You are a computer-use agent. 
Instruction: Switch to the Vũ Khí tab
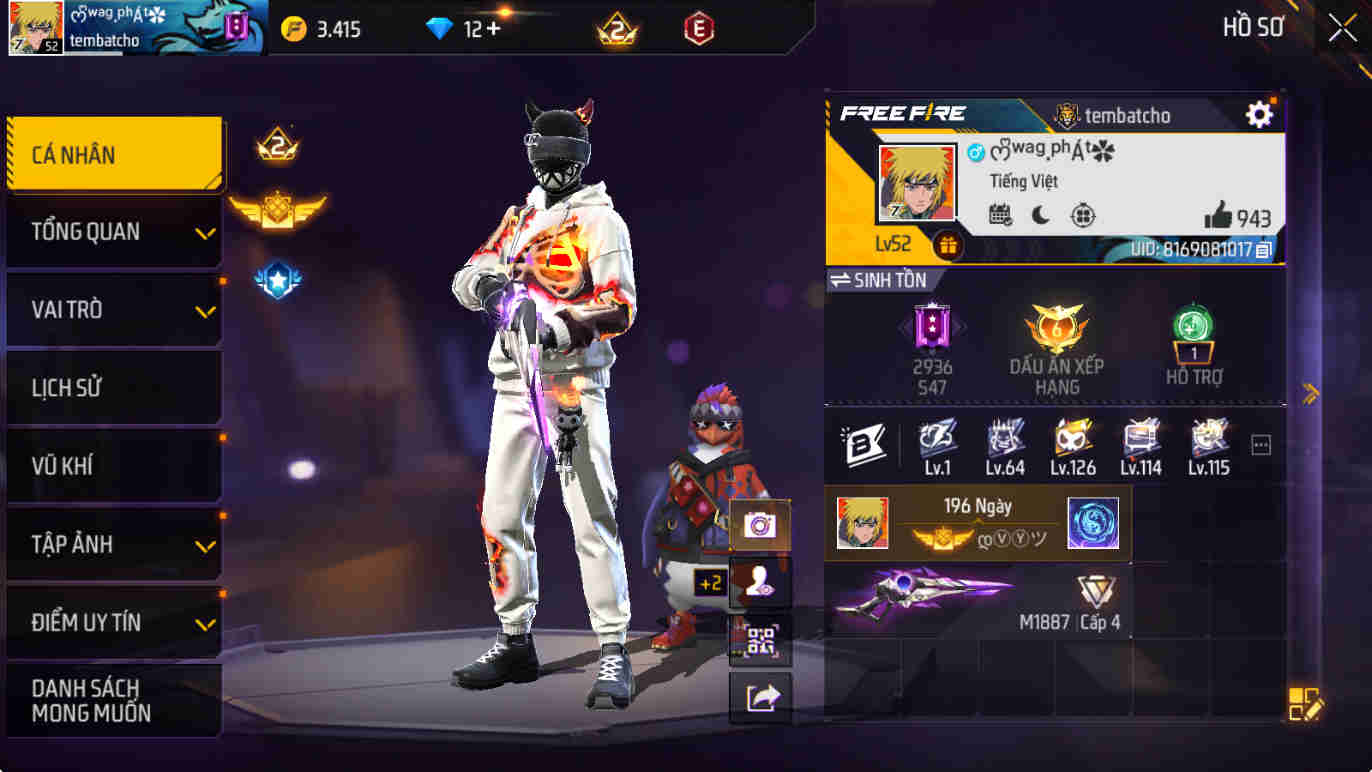pyautogui.click(x=113, y=466)
